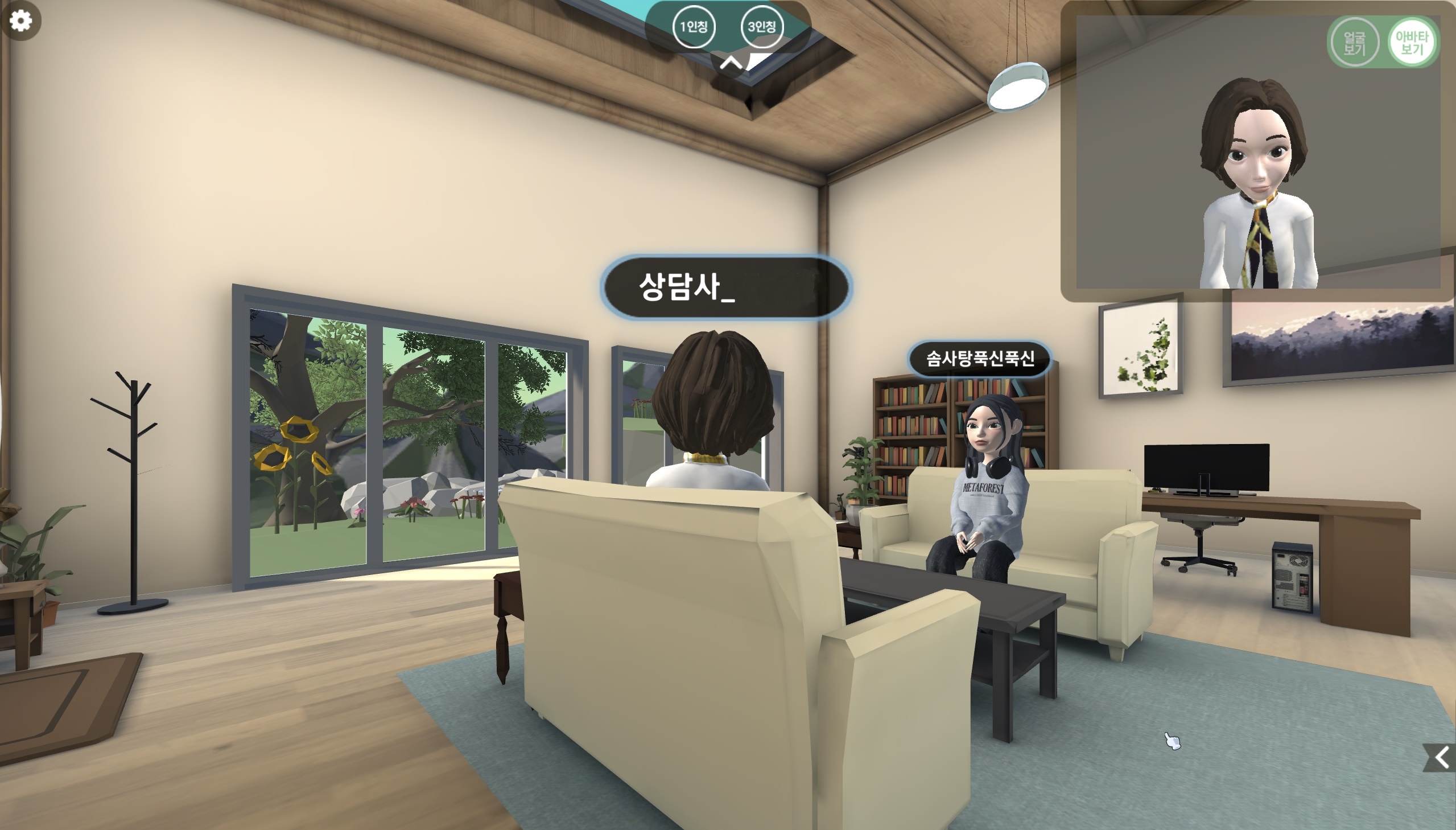This screenshot has width=1456, height=830.
Task: Select the 아바타 보기 avatar view button
Action: (1412, 42)
